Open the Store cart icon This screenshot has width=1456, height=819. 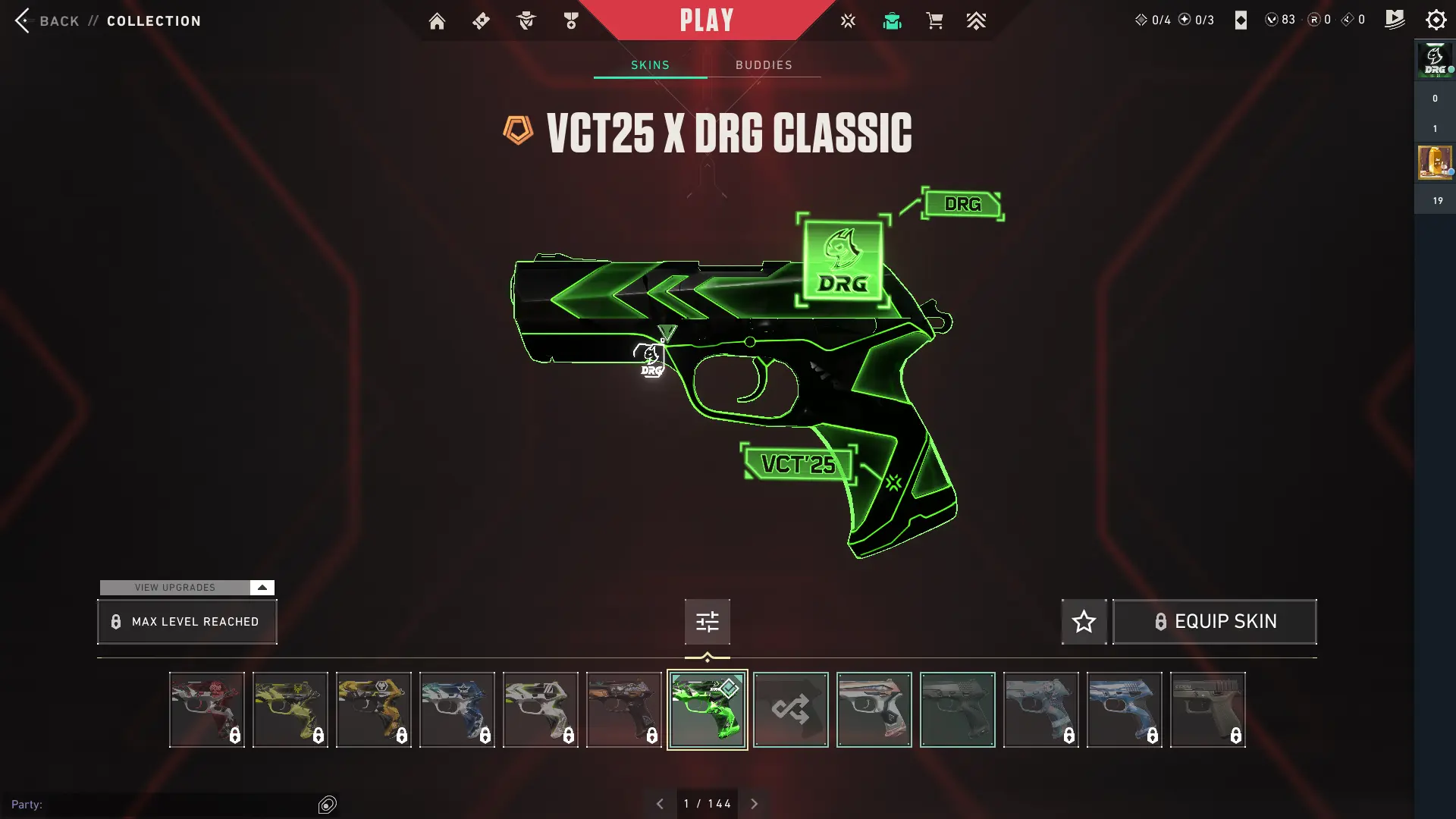[934, 21]
